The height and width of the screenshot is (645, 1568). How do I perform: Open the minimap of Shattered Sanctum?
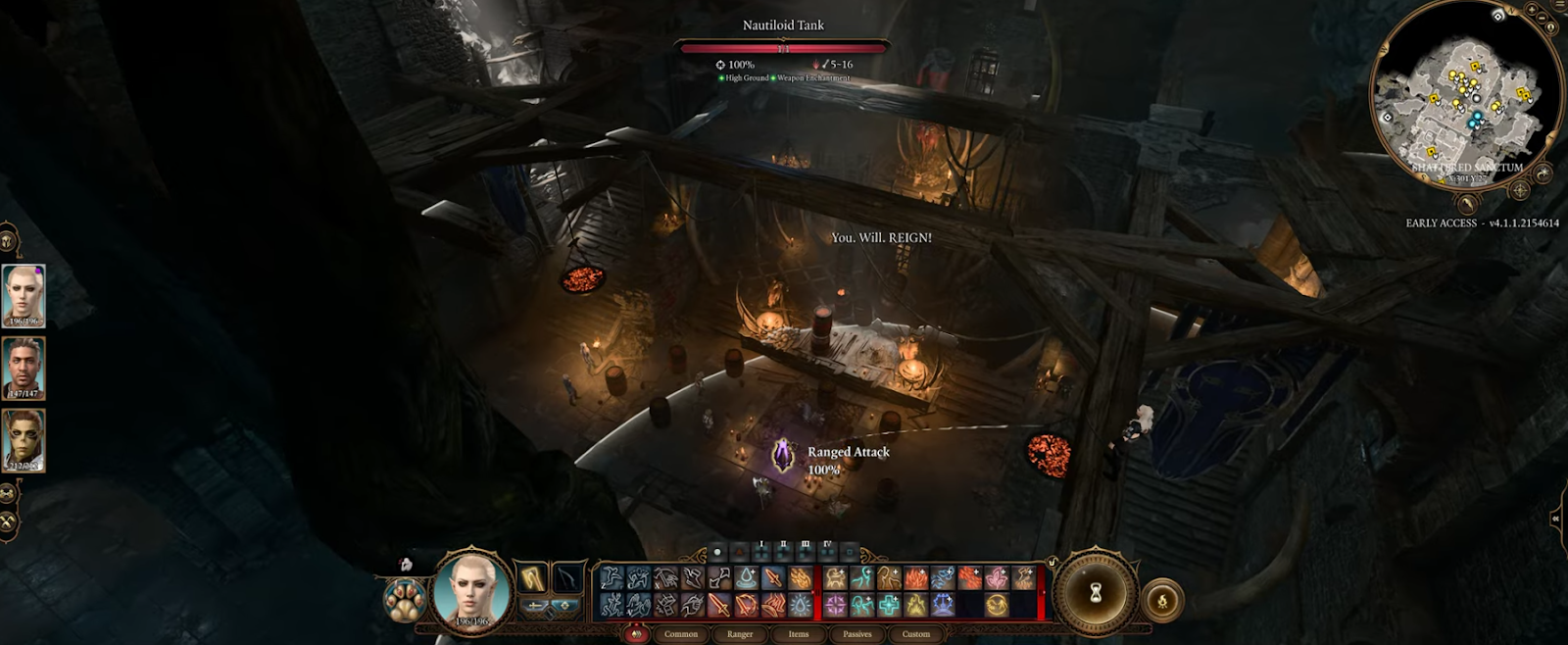pyautogui.click(x=1465, y=98)
